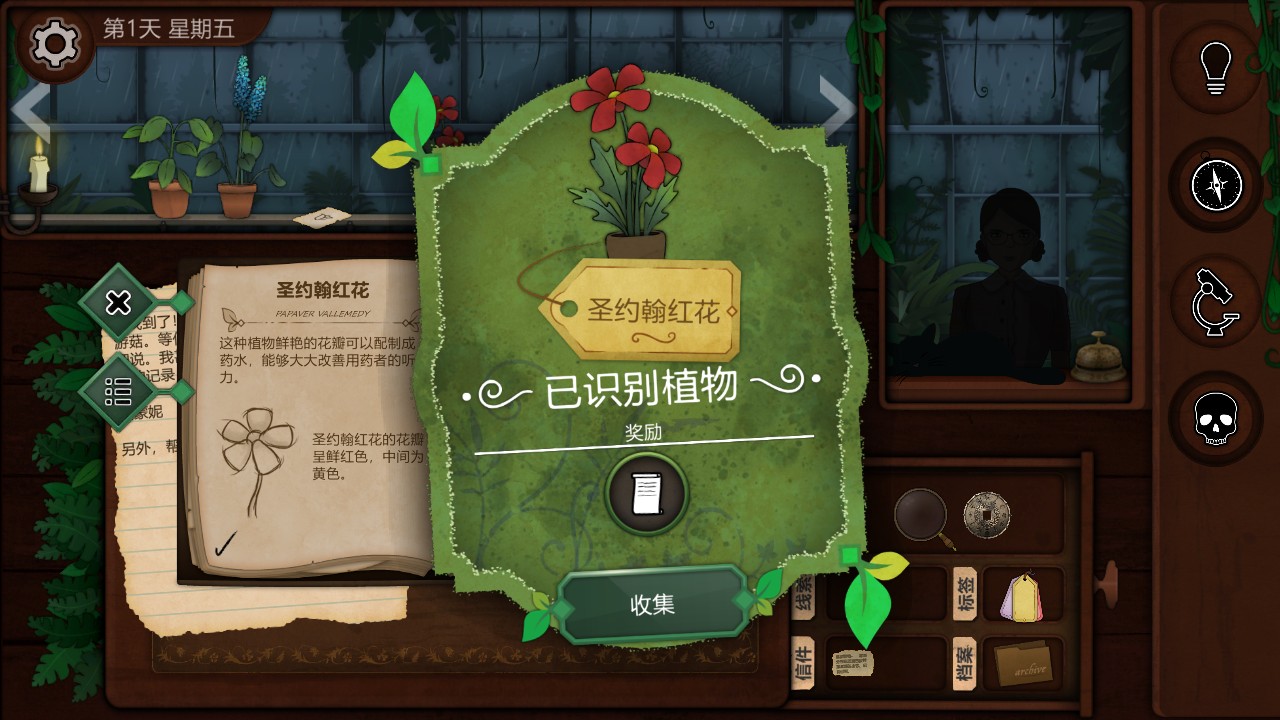Click the skull icon
The height and width of the screenshot is (720, 1280).
pyautogui.click(x=1215, y=419)
